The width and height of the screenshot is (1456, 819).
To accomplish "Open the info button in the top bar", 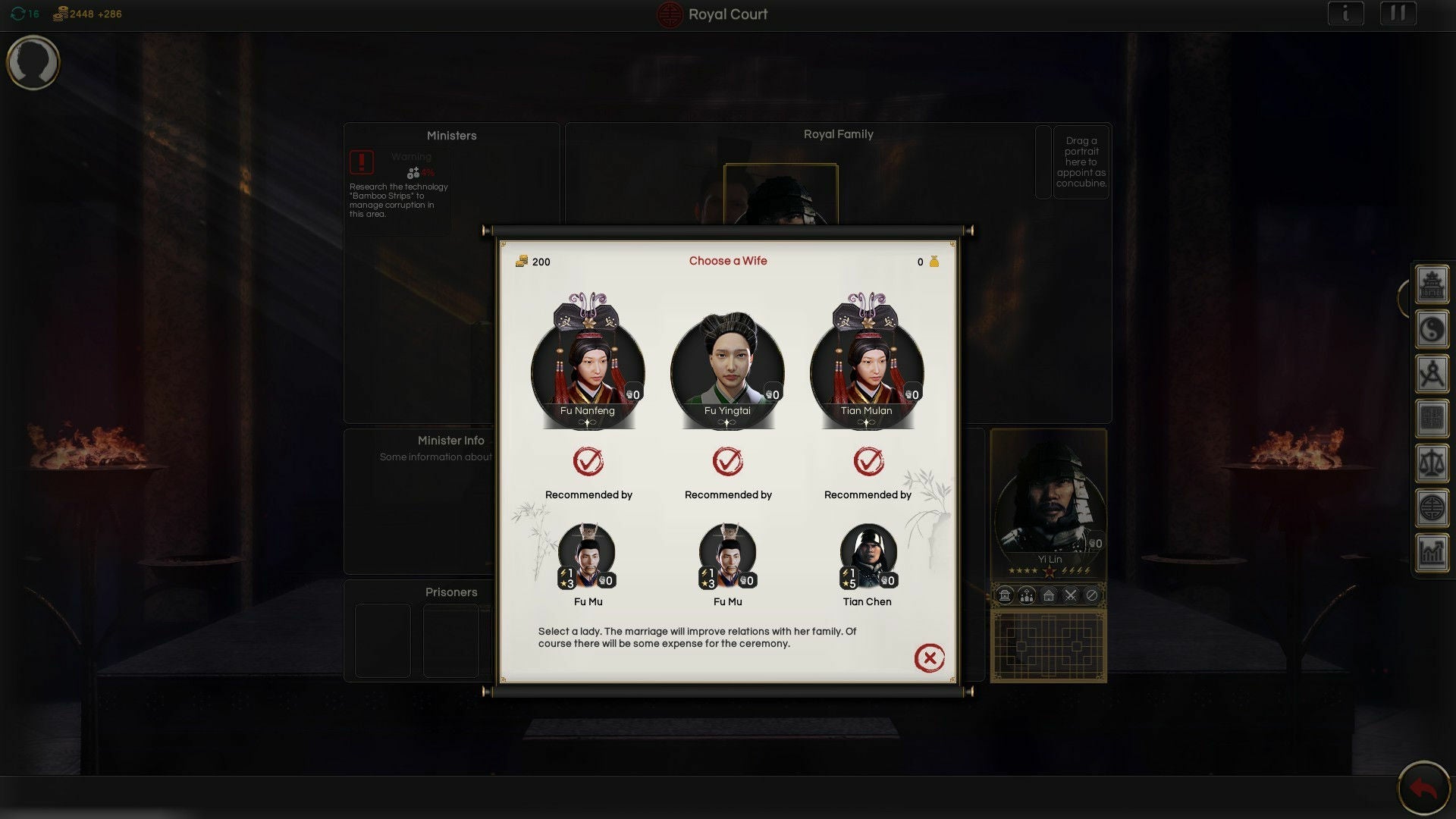I will (1345, 14).
